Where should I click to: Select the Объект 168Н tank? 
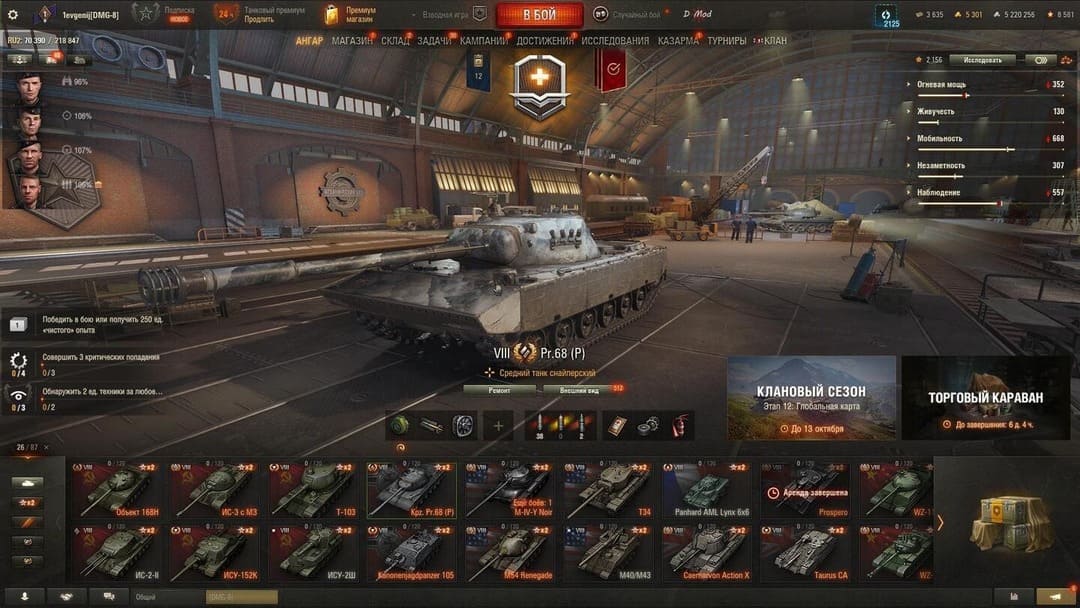pos(117,490)
